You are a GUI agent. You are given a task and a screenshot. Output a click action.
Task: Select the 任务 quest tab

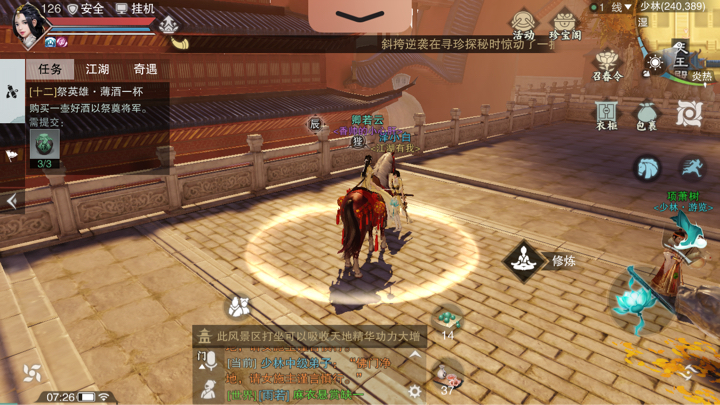pos(50,69)
